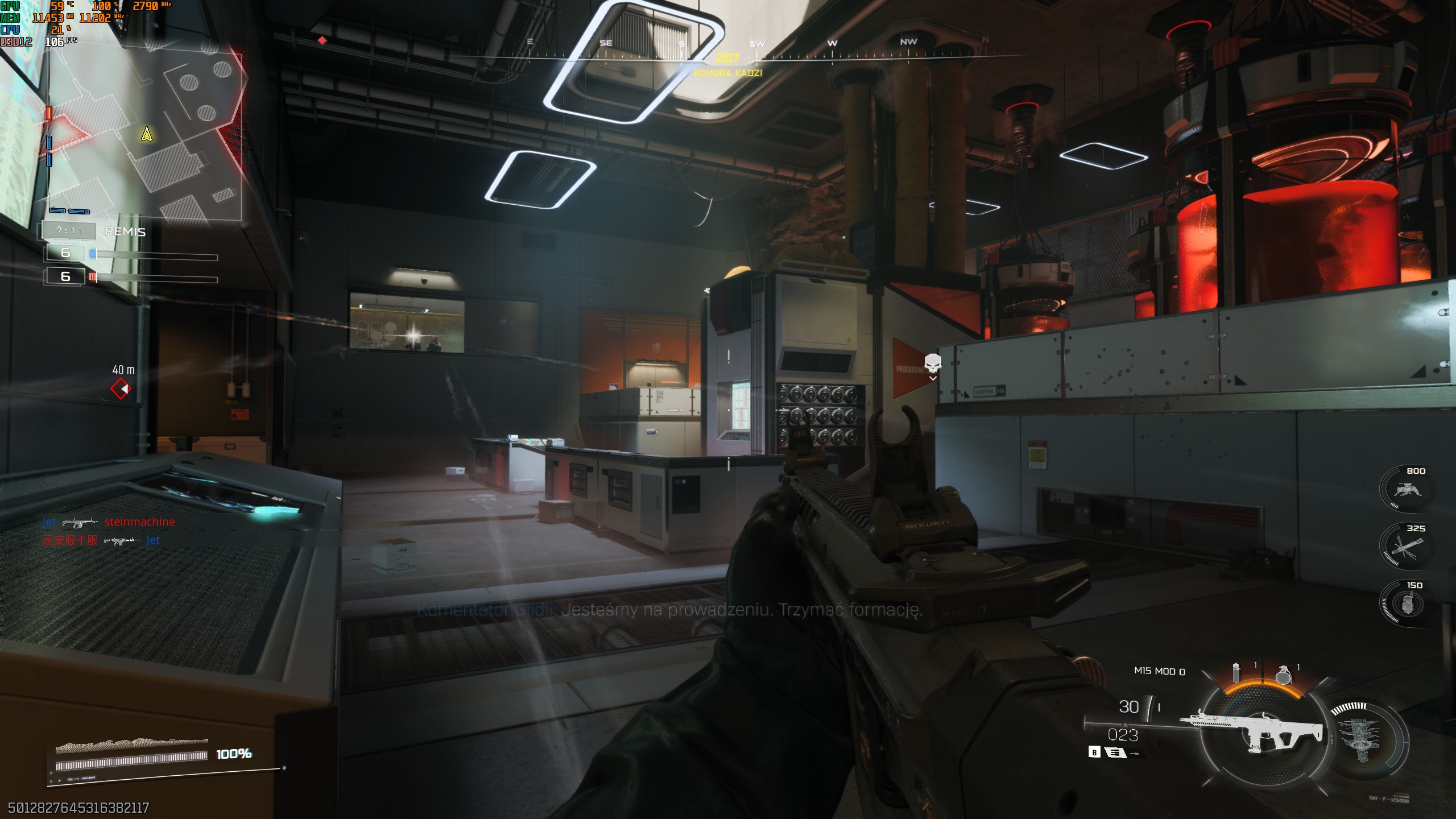Click the red 40 m objective marker
Image resolution: width=1456 pixels, height=819 pixels.
121,389
